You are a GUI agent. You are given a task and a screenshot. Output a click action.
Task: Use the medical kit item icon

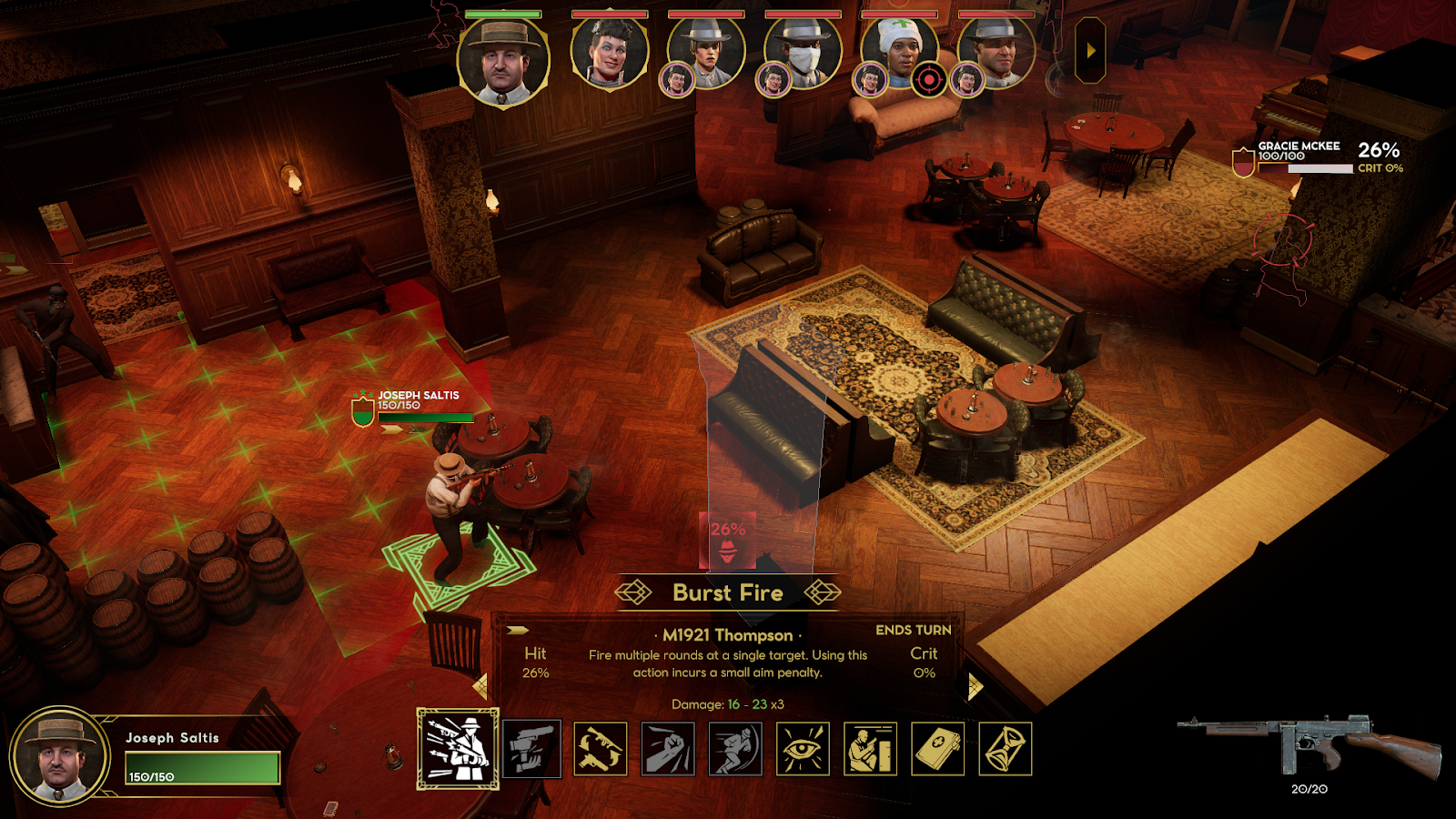(x=937, y=749)
